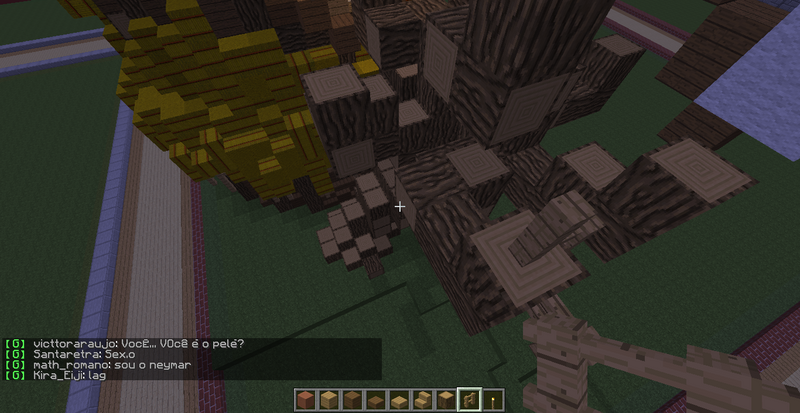Viewport: 800px width, 413px height.
Task: Switch to the torch hotbar slot
Action: click(492, 401)
